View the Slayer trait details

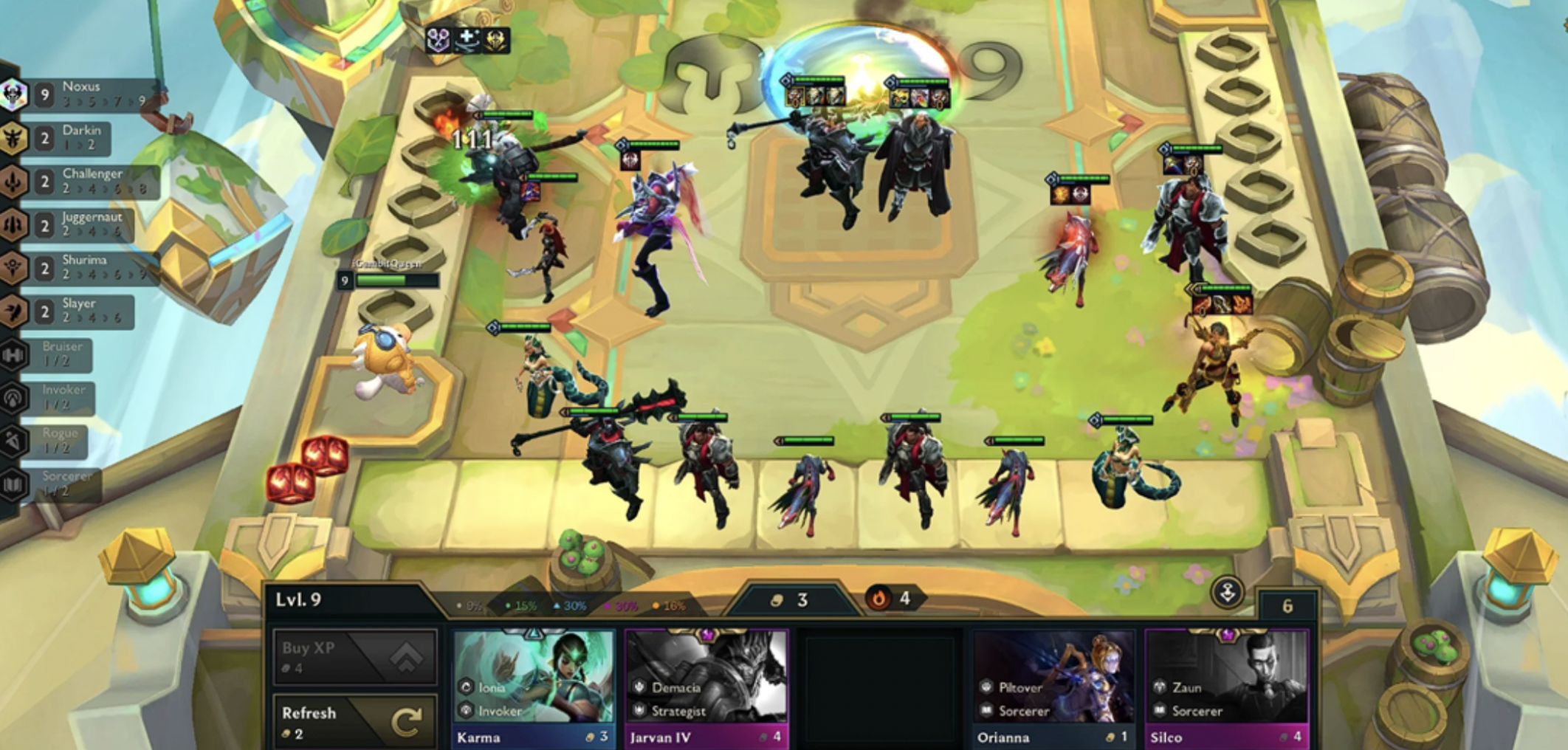point(74,311)
